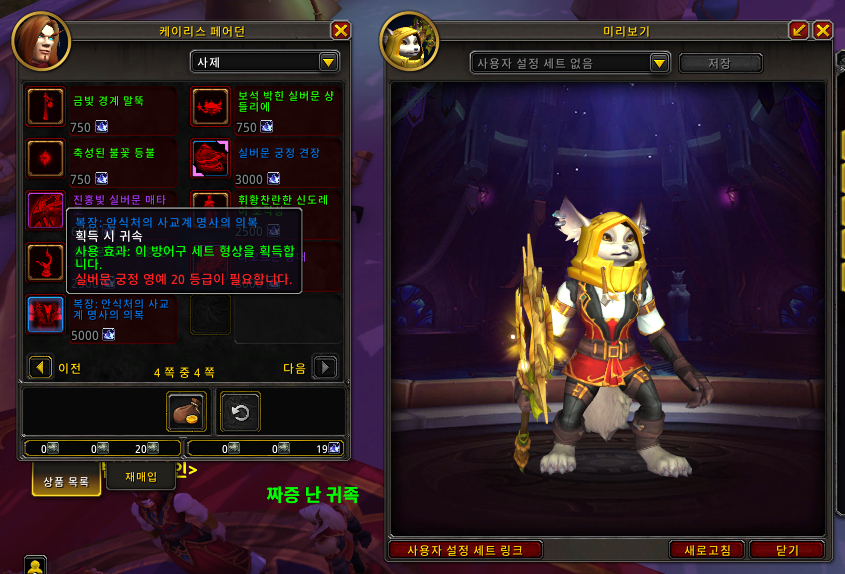Image resolution: width=845 pixels, height=574 pixels.
Task: Pick the 실버문 궁정 견장 item
Action: pos(210,158)
